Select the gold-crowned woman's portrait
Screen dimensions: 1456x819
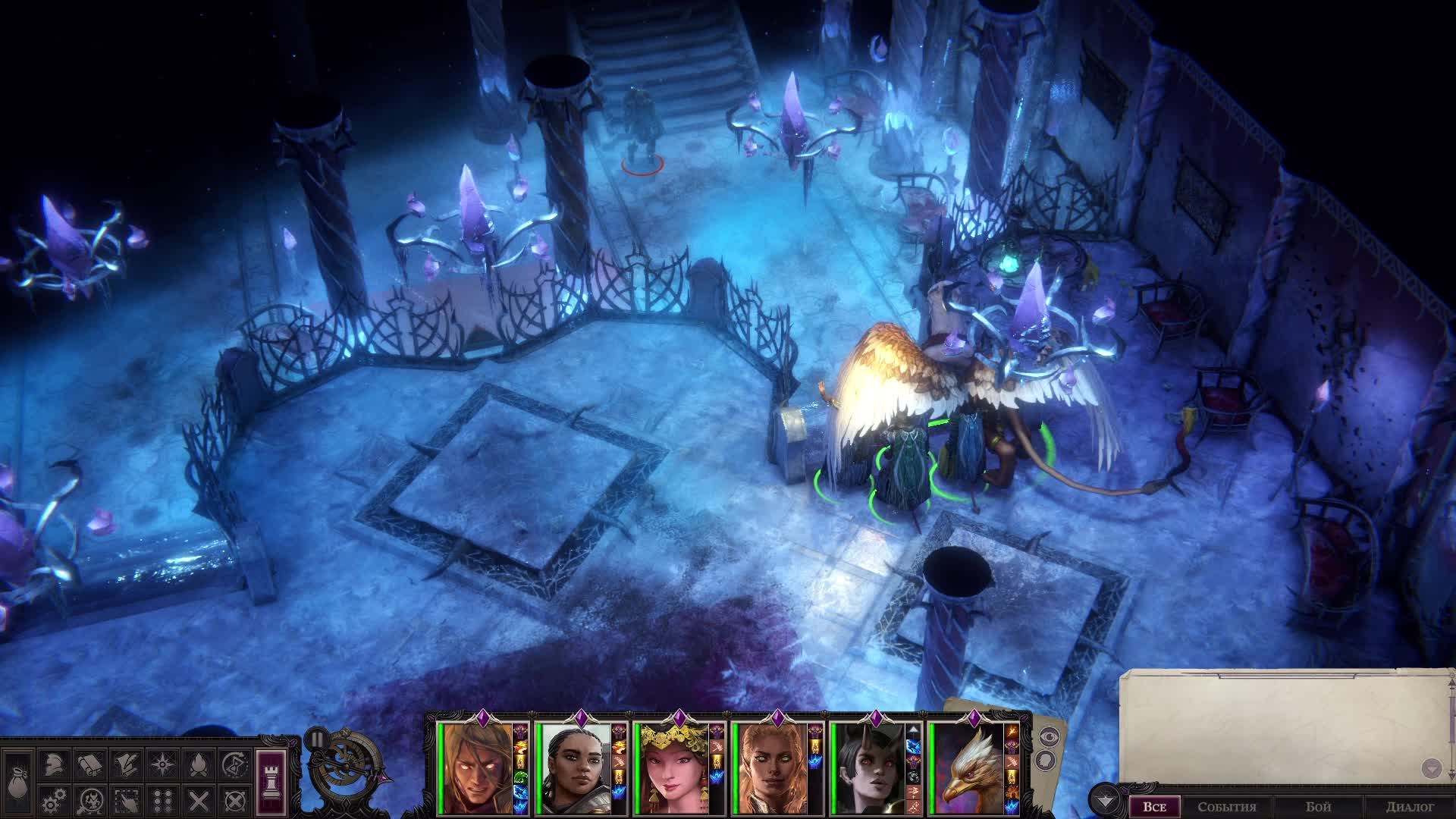click(673, 767)
